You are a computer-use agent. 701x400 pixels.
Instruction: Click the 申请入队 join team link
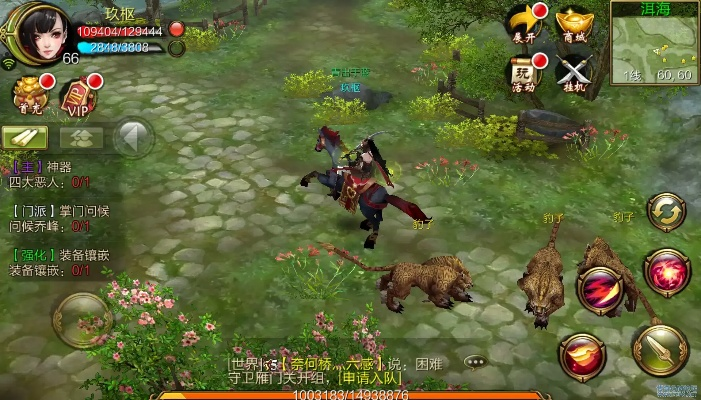tap(370, 377)
